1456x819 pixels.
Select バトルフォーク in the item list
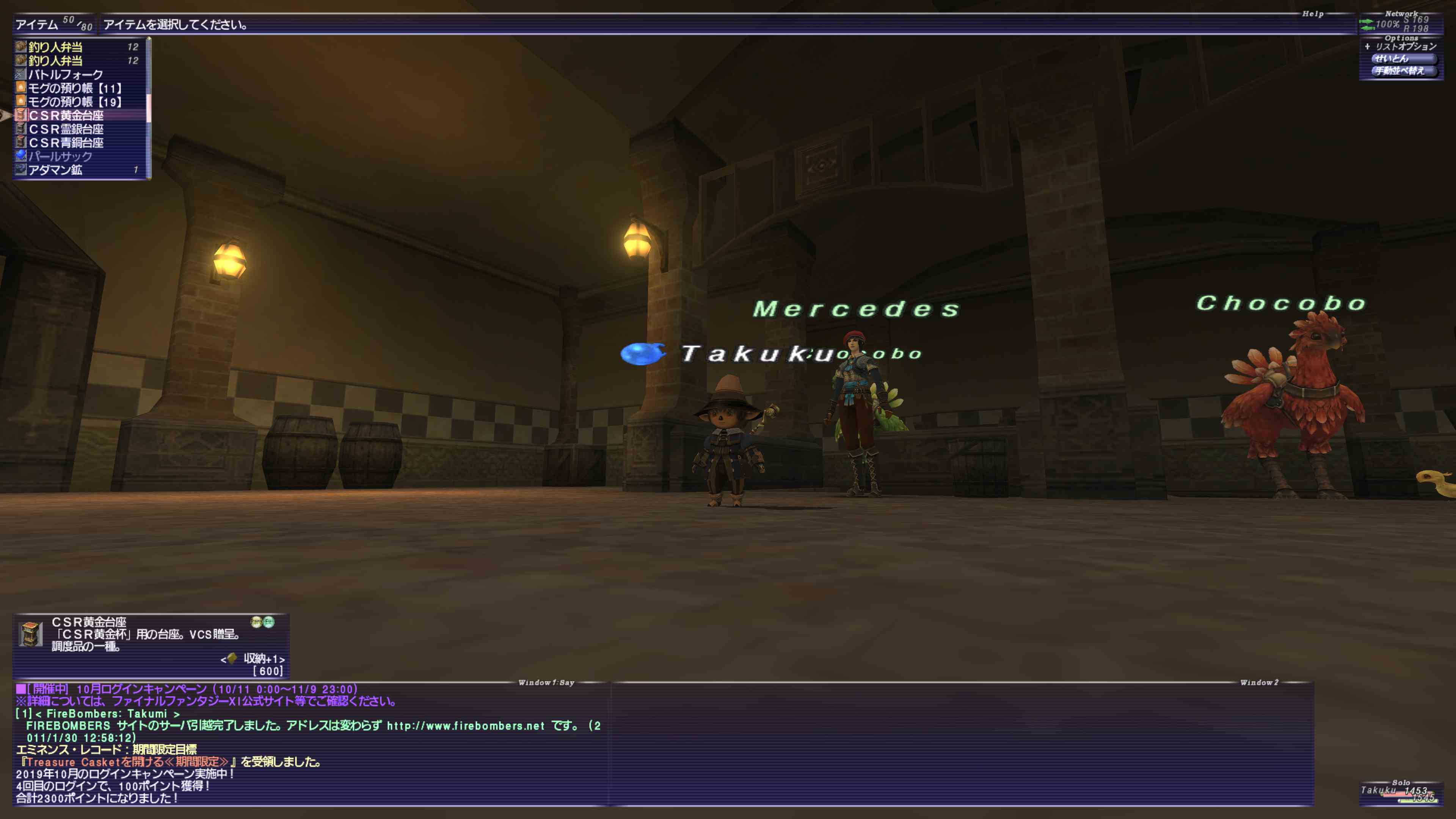pyautogui.click(x=66, y=75)
